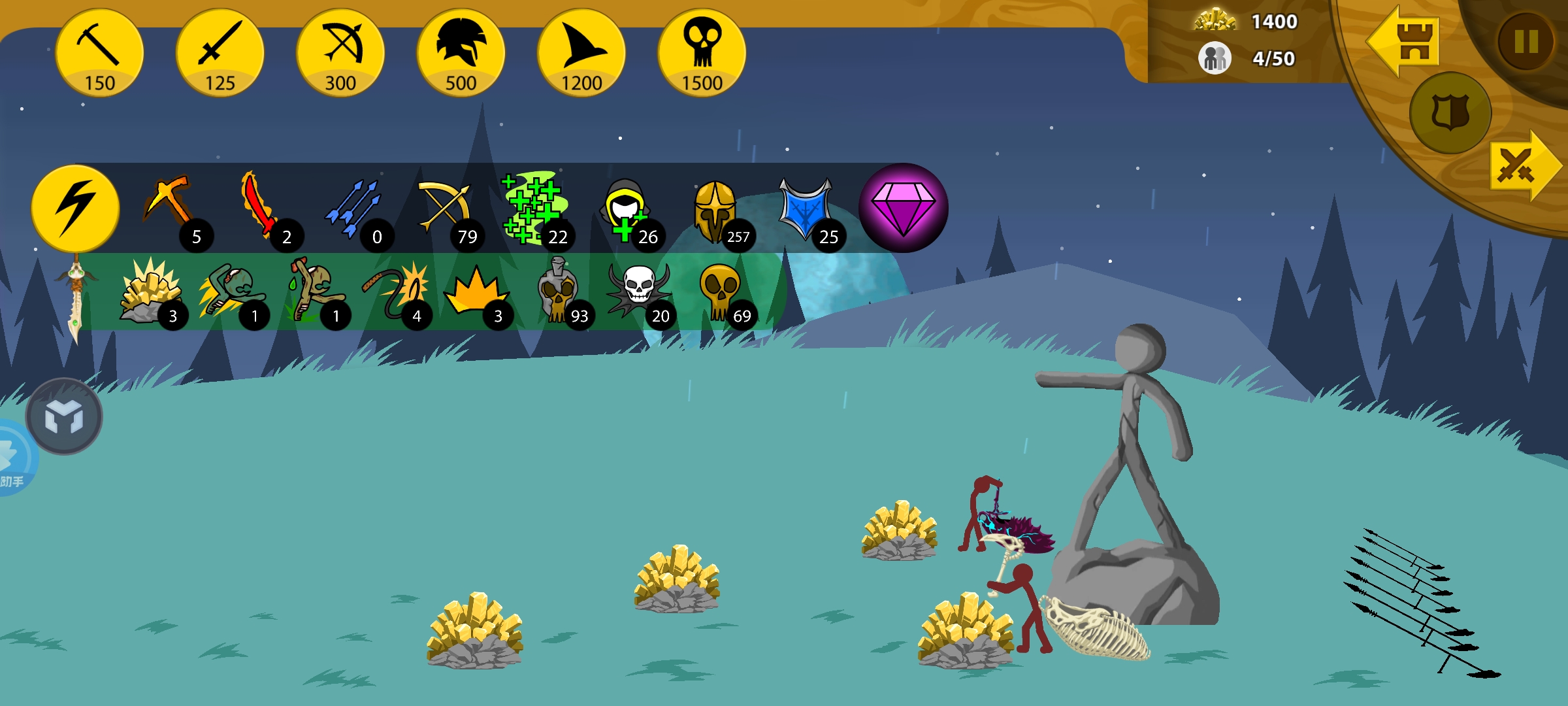Train the skull giant unit for 1500
Screen dimensions: 1568x706
702,54
